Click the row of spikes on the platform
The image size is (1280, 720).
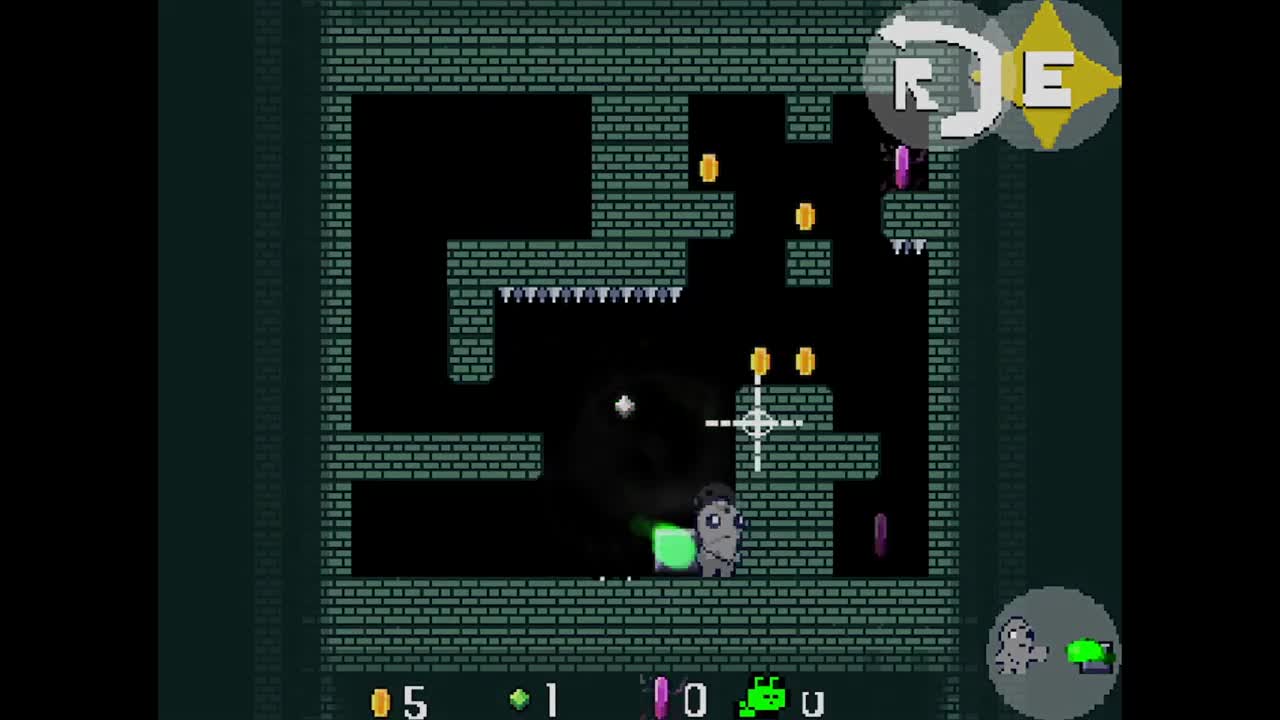(x=590, y=295)
